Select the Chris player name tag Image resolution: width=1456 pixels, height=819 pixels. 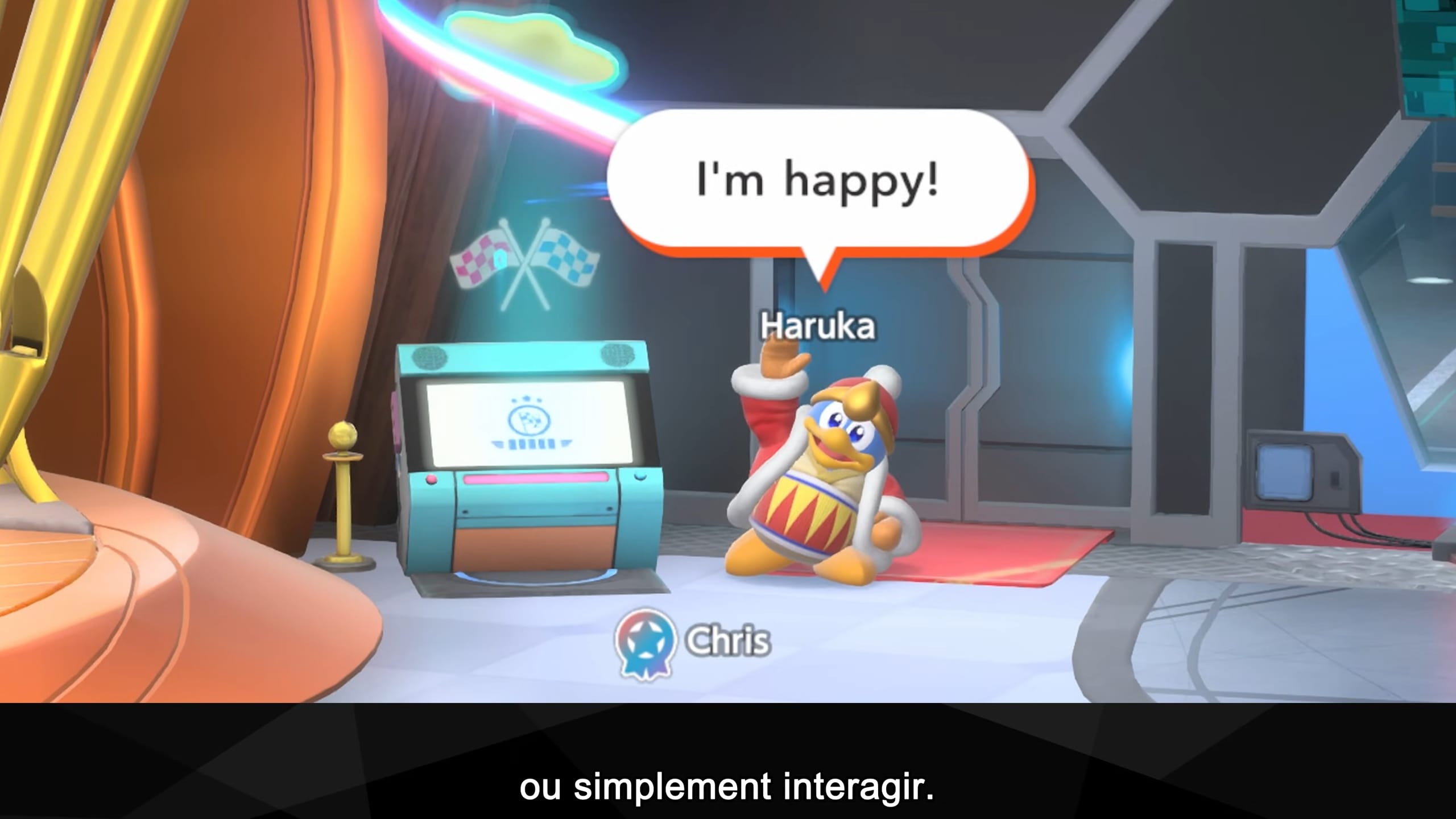coord(728,641)
